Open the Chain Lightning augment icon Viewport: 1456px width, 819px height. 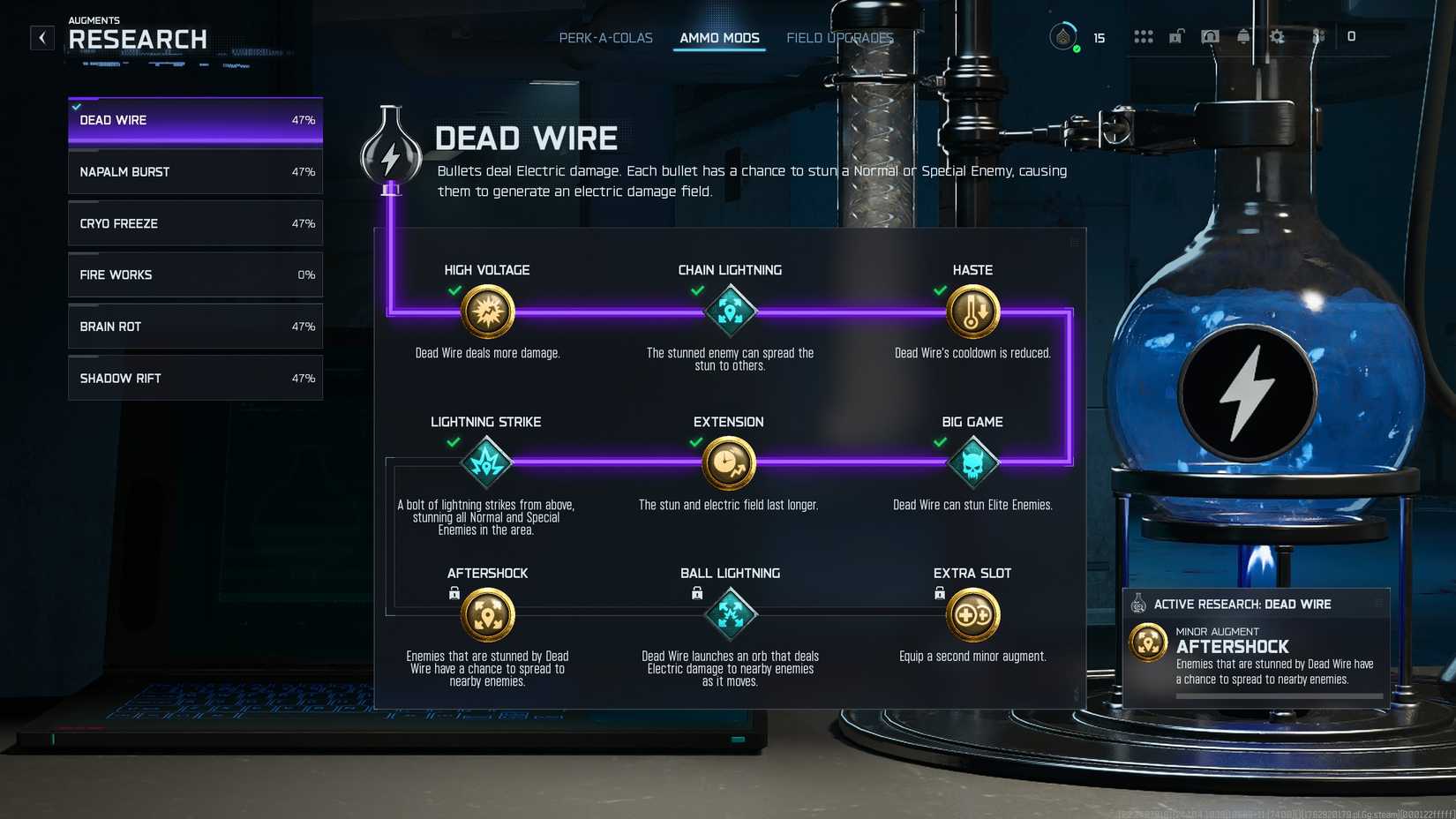729,311
